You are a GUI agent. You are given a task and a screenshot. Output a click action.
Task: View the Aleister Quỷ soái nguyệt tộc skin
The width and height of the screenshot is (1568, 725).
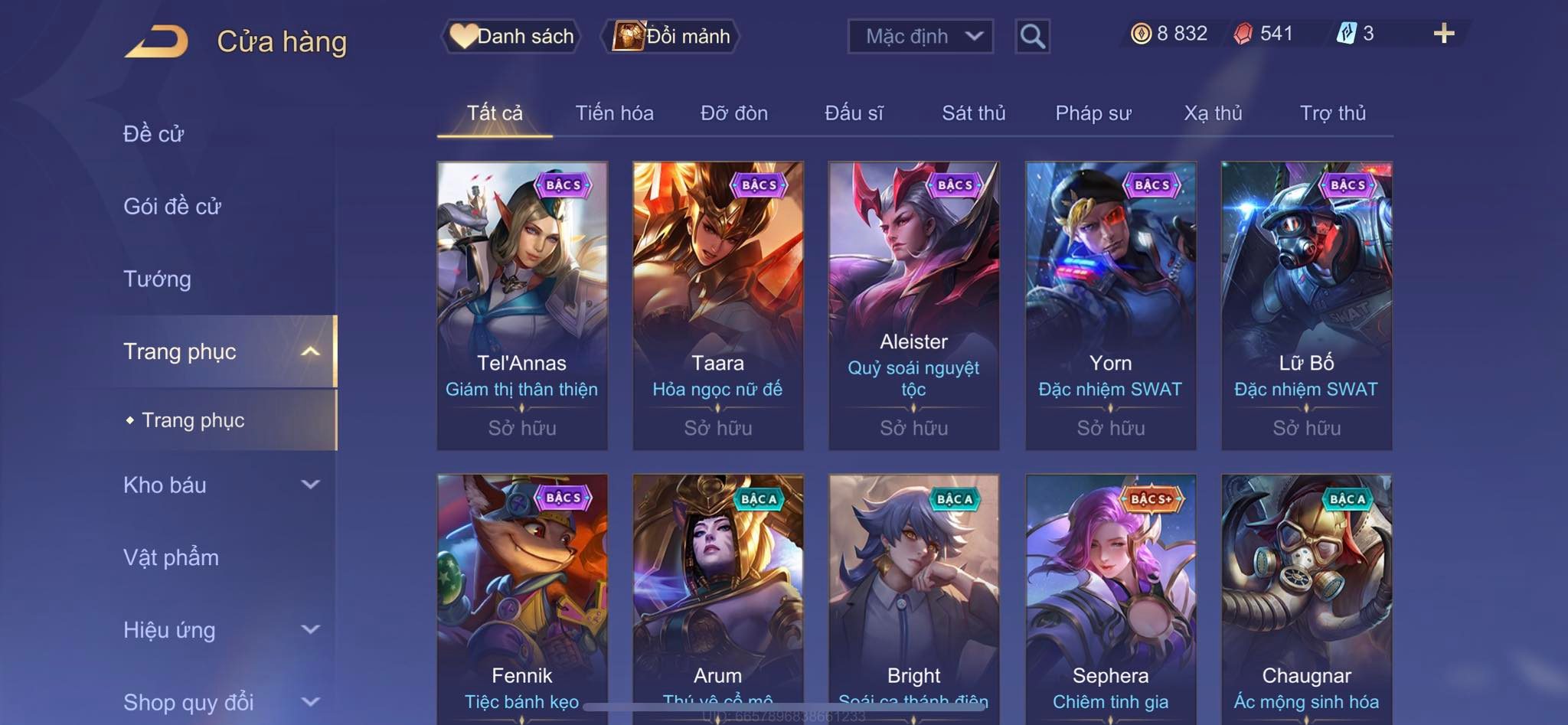913,305
